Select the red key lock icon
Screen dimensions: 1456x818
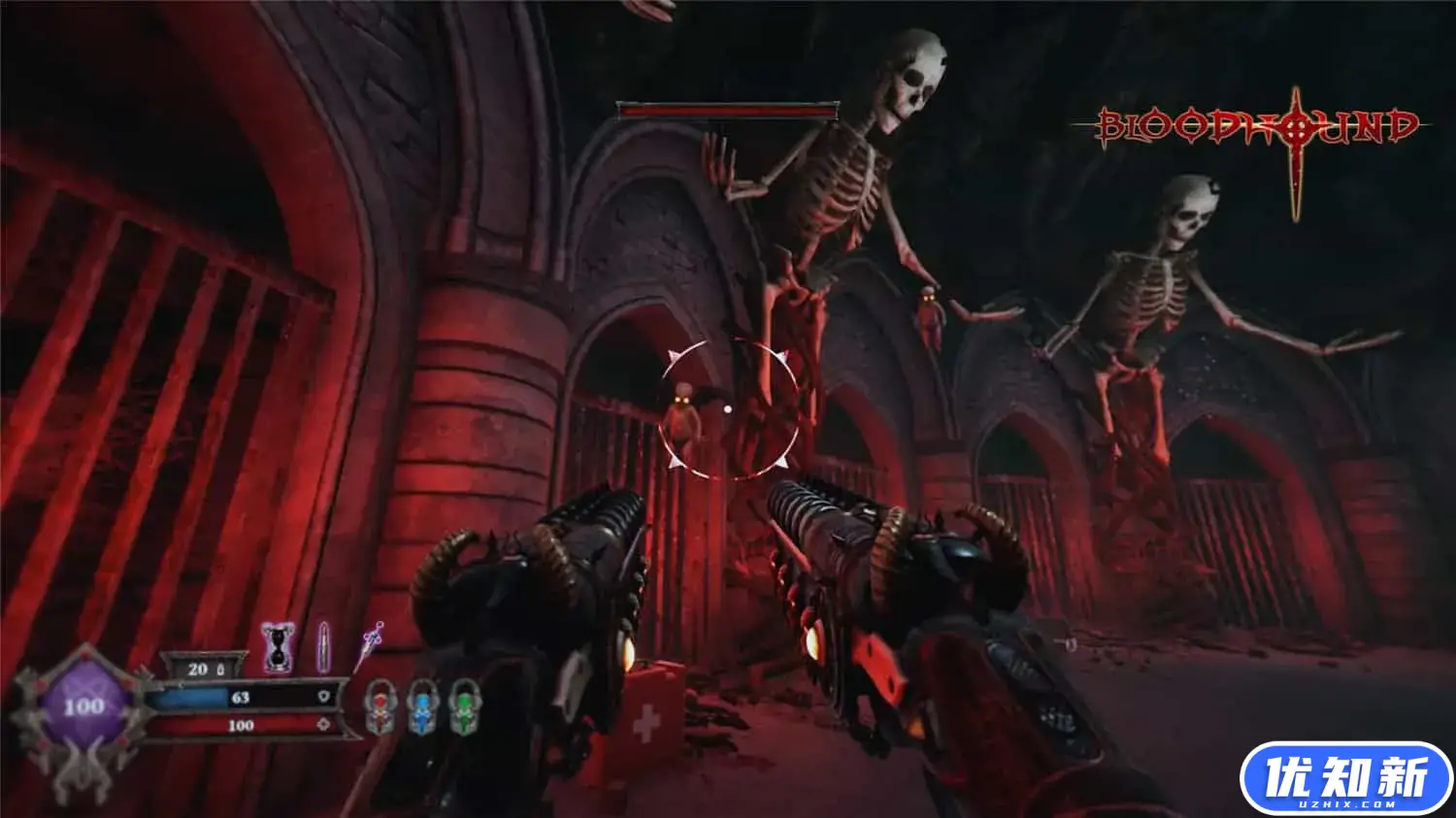[380, 706]
